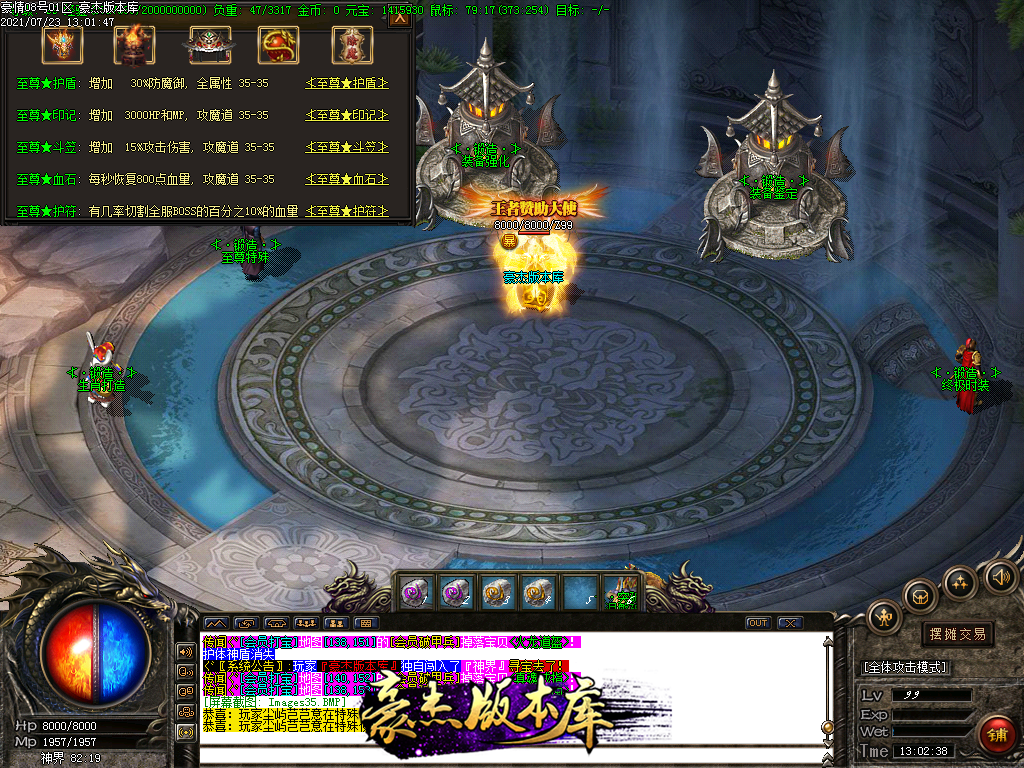
Task: Open the 摆摊交易 stall trade button
Action: pyautogui.click(x=957, y=634)
